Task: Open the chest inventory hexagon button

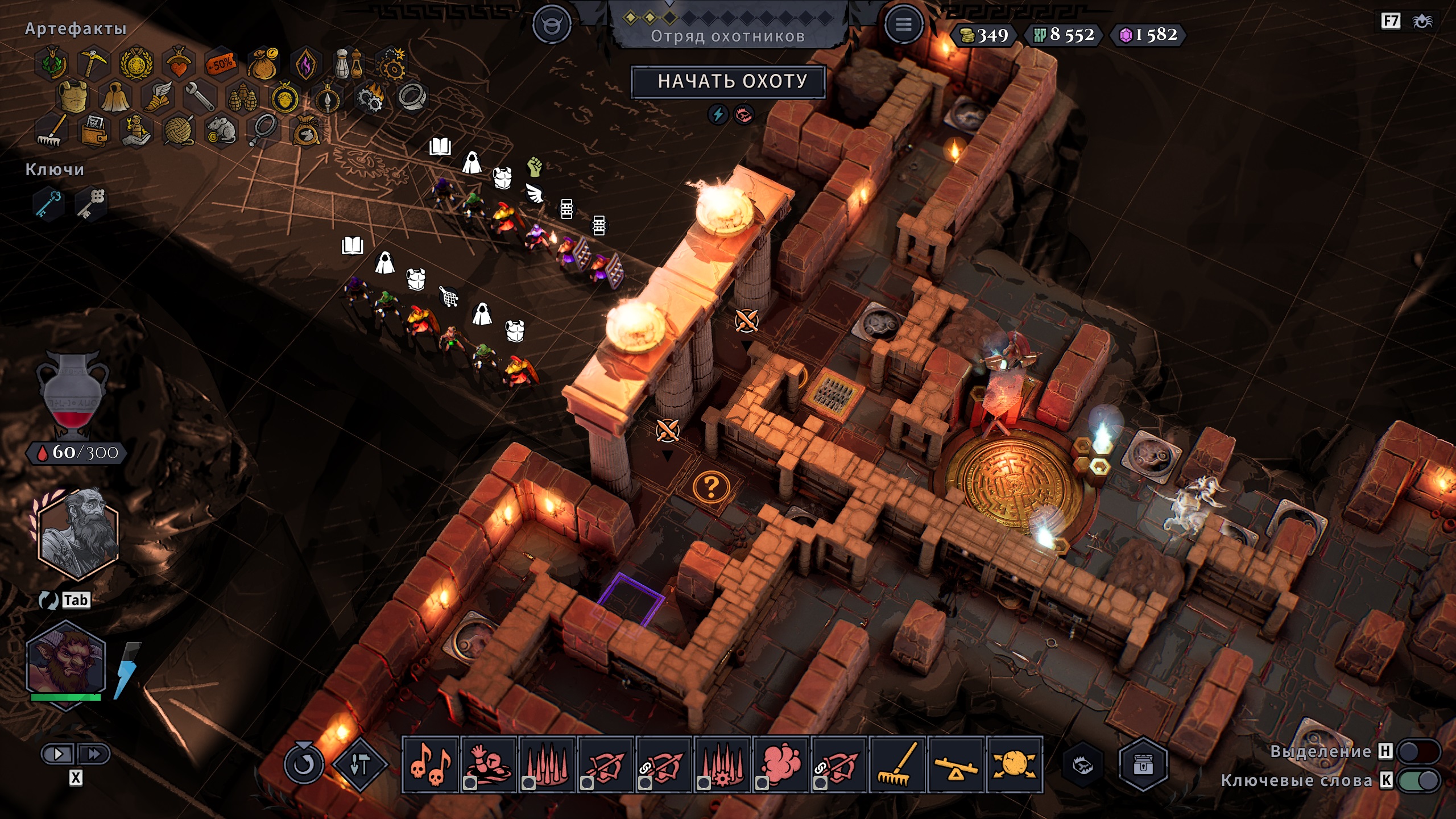Action: (1143, 764)
